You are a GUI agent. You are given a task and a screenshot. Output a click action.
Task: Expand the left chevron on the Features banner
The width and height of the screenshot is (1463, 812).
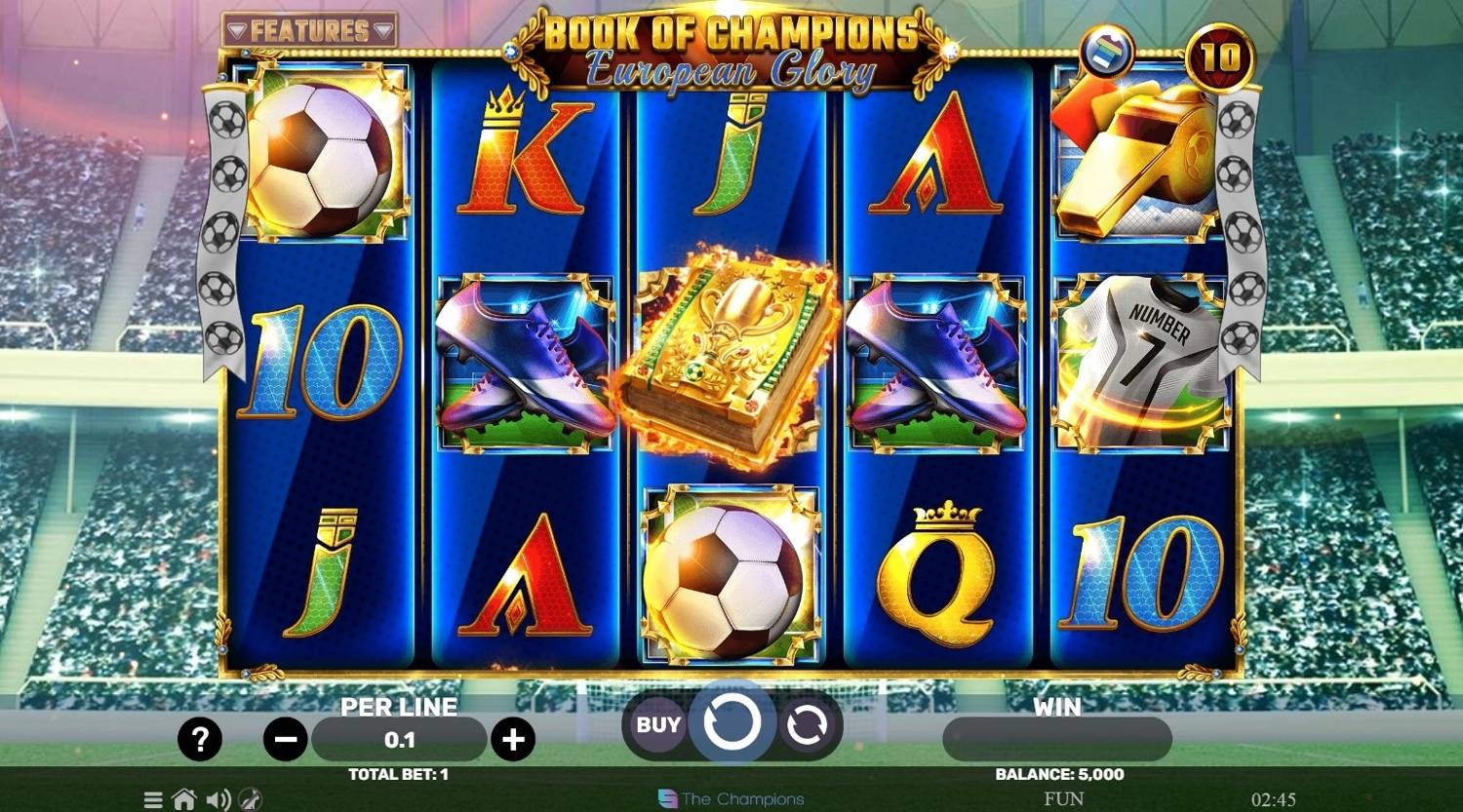pyautogui.click(x=237, y=27)
